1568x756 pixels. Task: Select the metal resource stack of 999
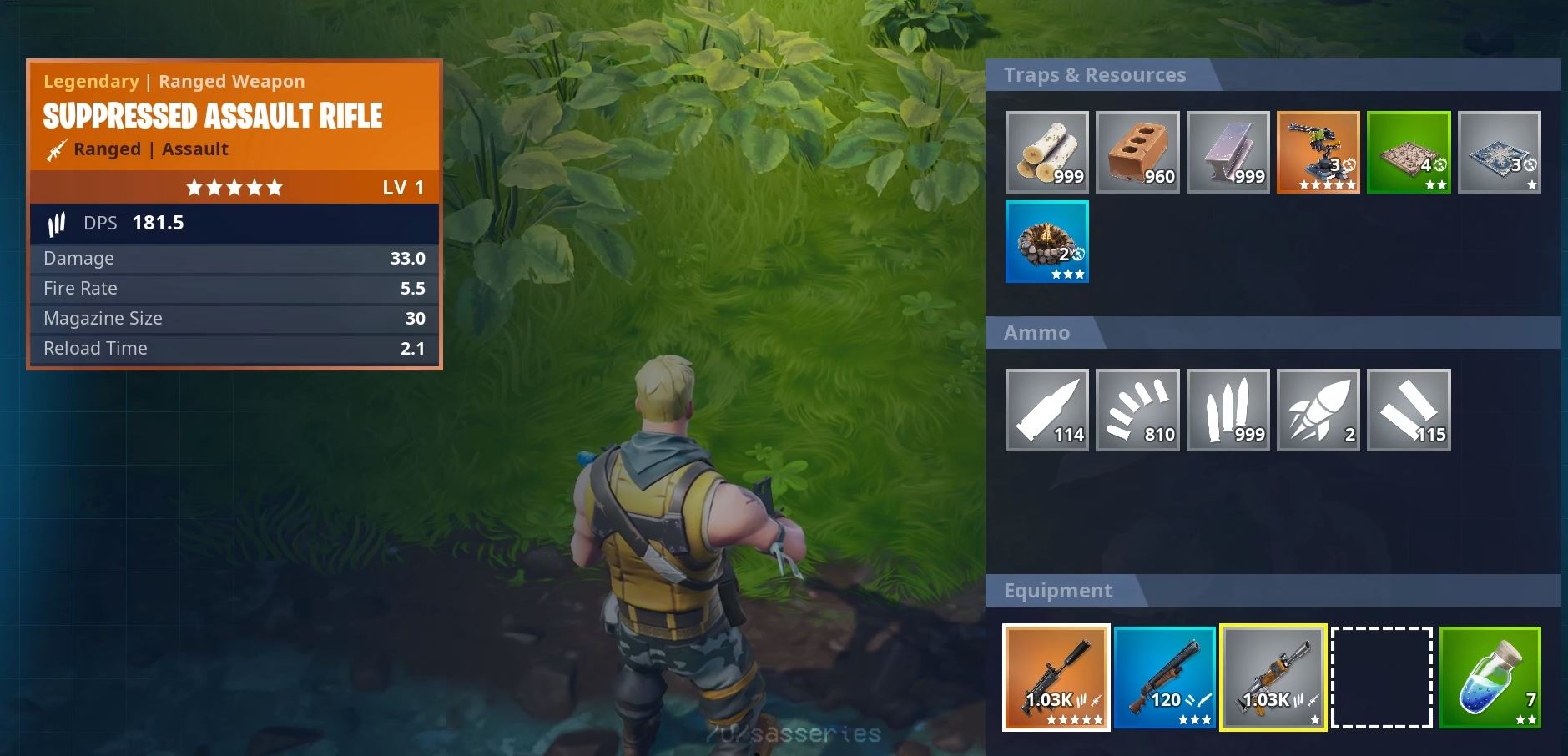click(x=1229, y=152)
